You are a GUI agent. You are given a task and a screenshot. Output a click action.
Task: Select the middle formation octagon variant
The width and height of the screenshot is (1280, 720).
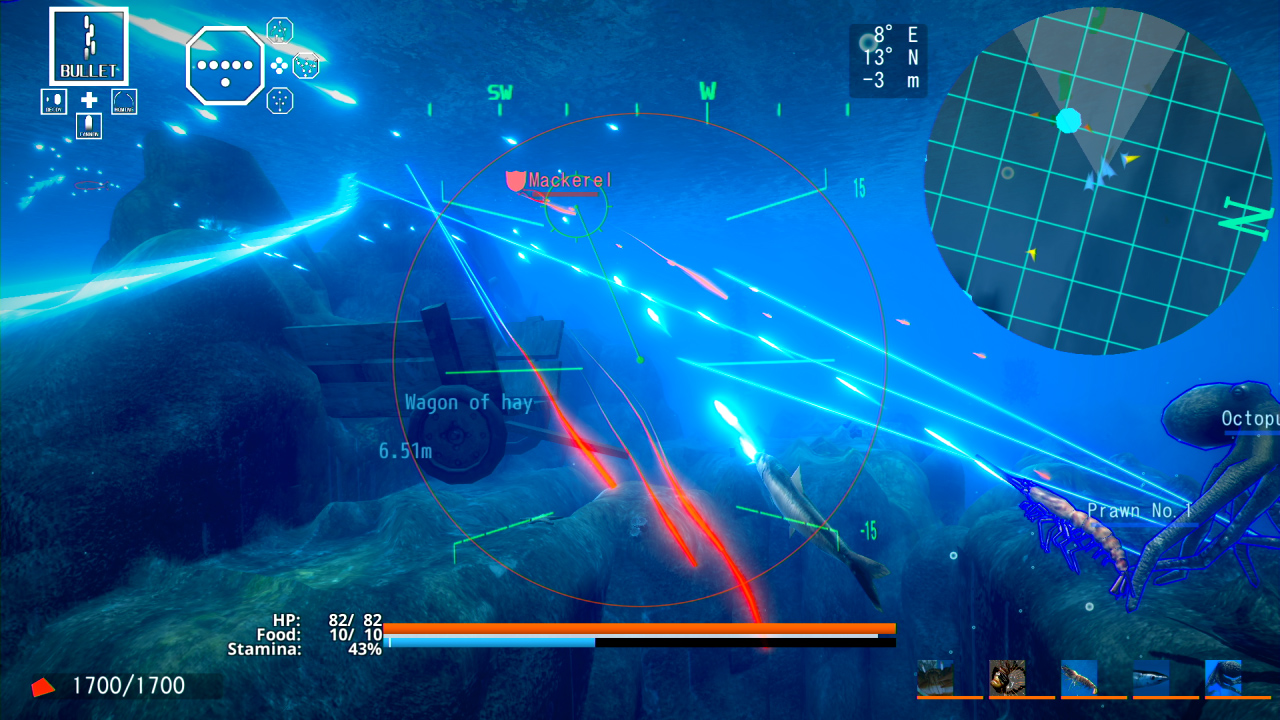[x=307, y=65]
